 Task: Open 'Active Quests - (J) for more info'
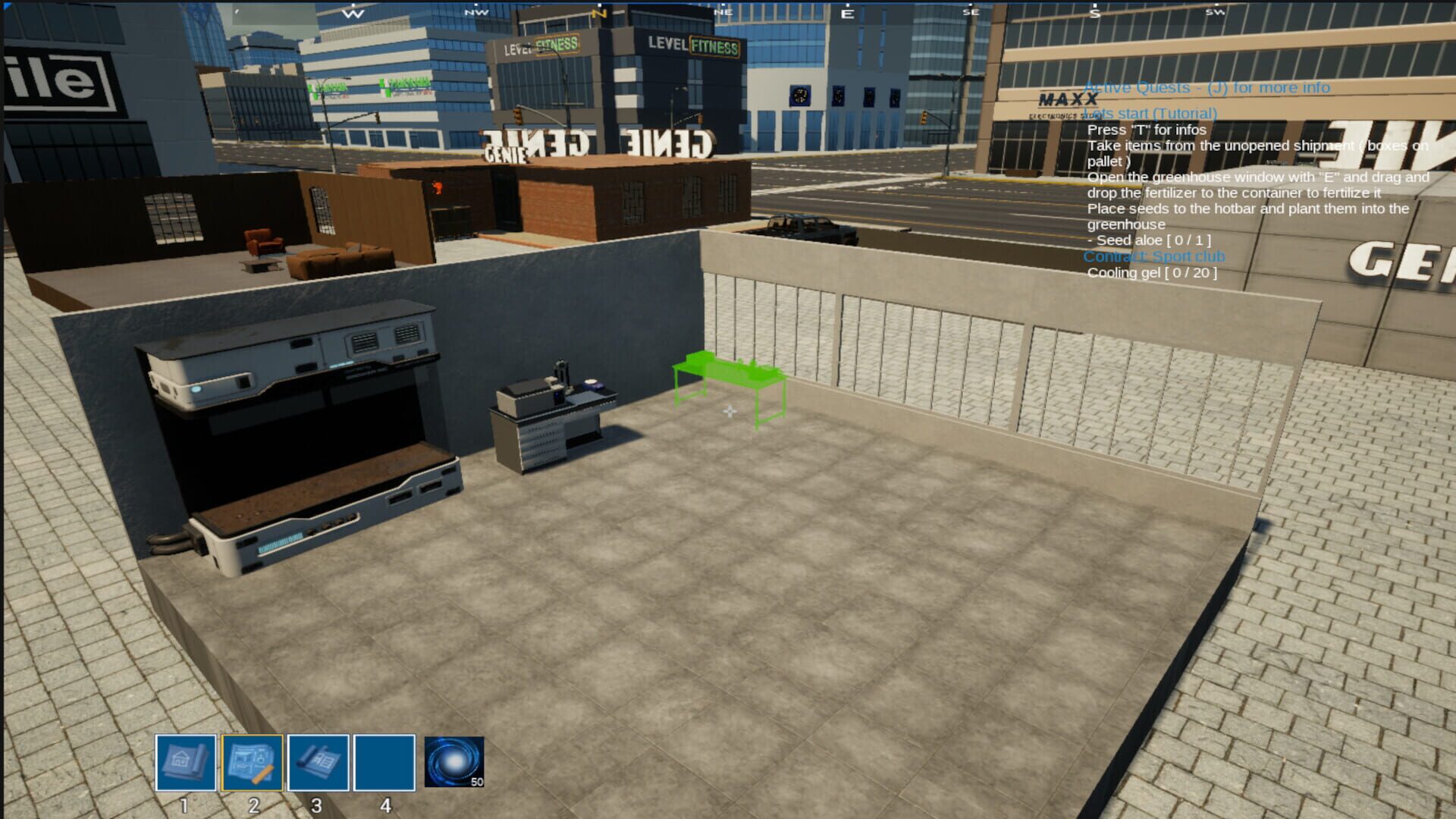pos(1207,87)
